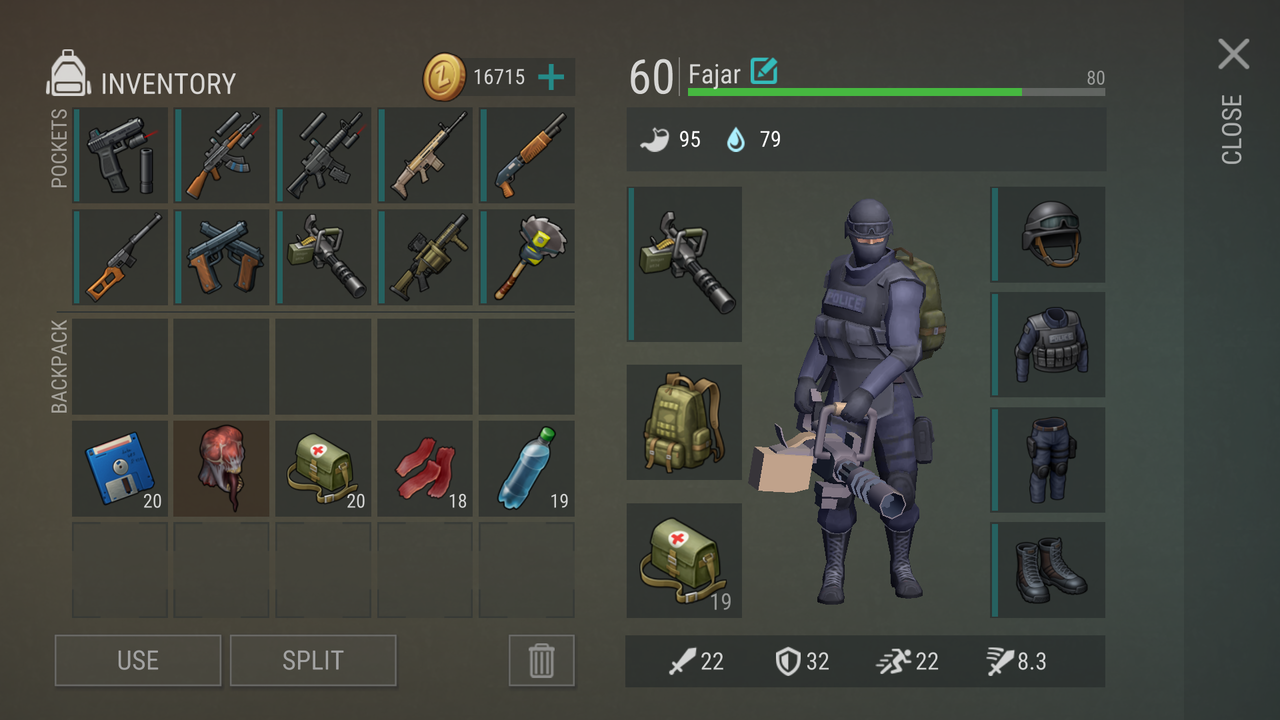
Task: Select the water bottle stack
Action: (x=527, y=468)
